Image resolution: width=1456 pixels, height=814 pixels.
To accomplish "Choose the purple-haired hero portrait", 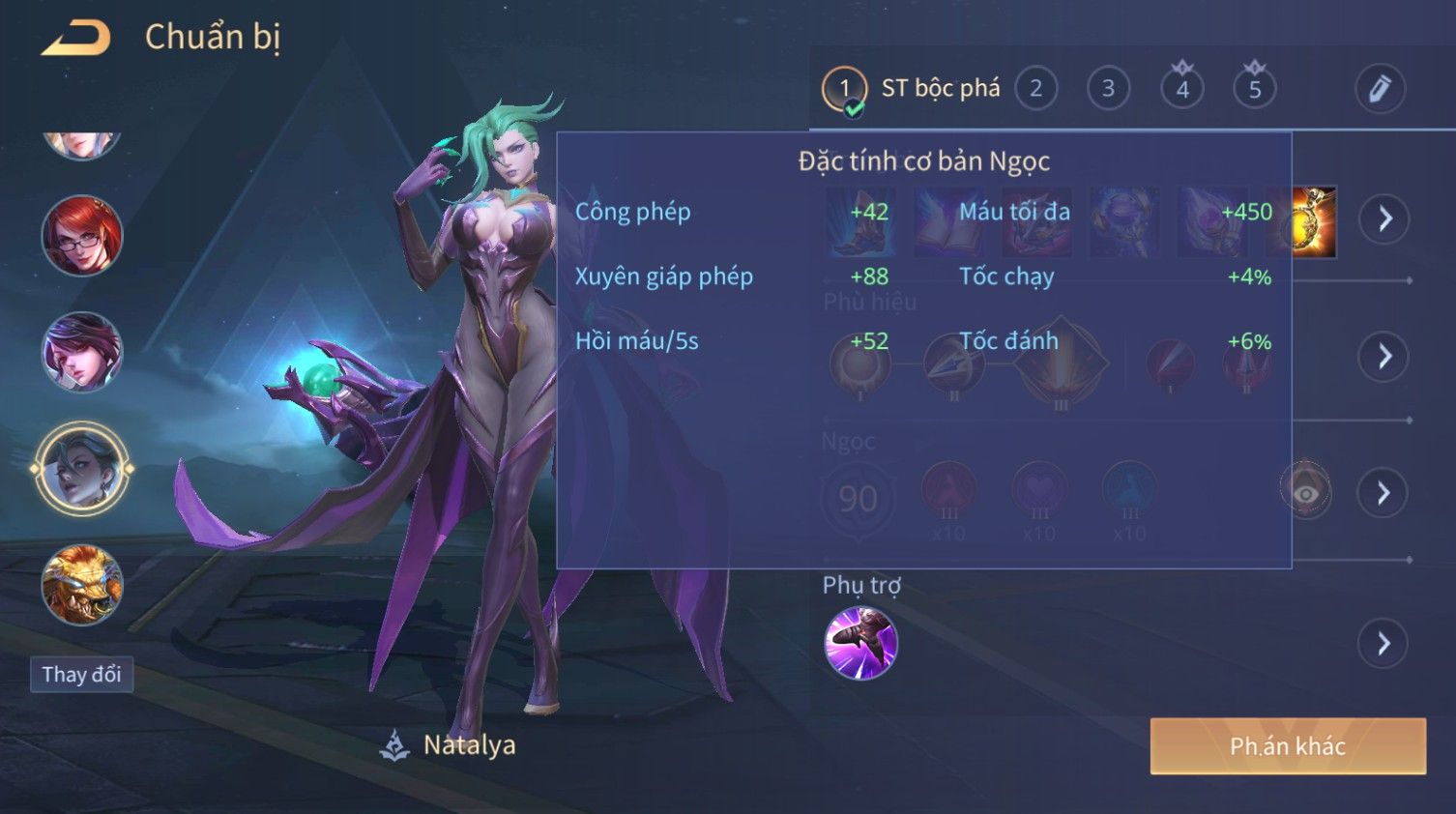I will click(x=82, y=352).
